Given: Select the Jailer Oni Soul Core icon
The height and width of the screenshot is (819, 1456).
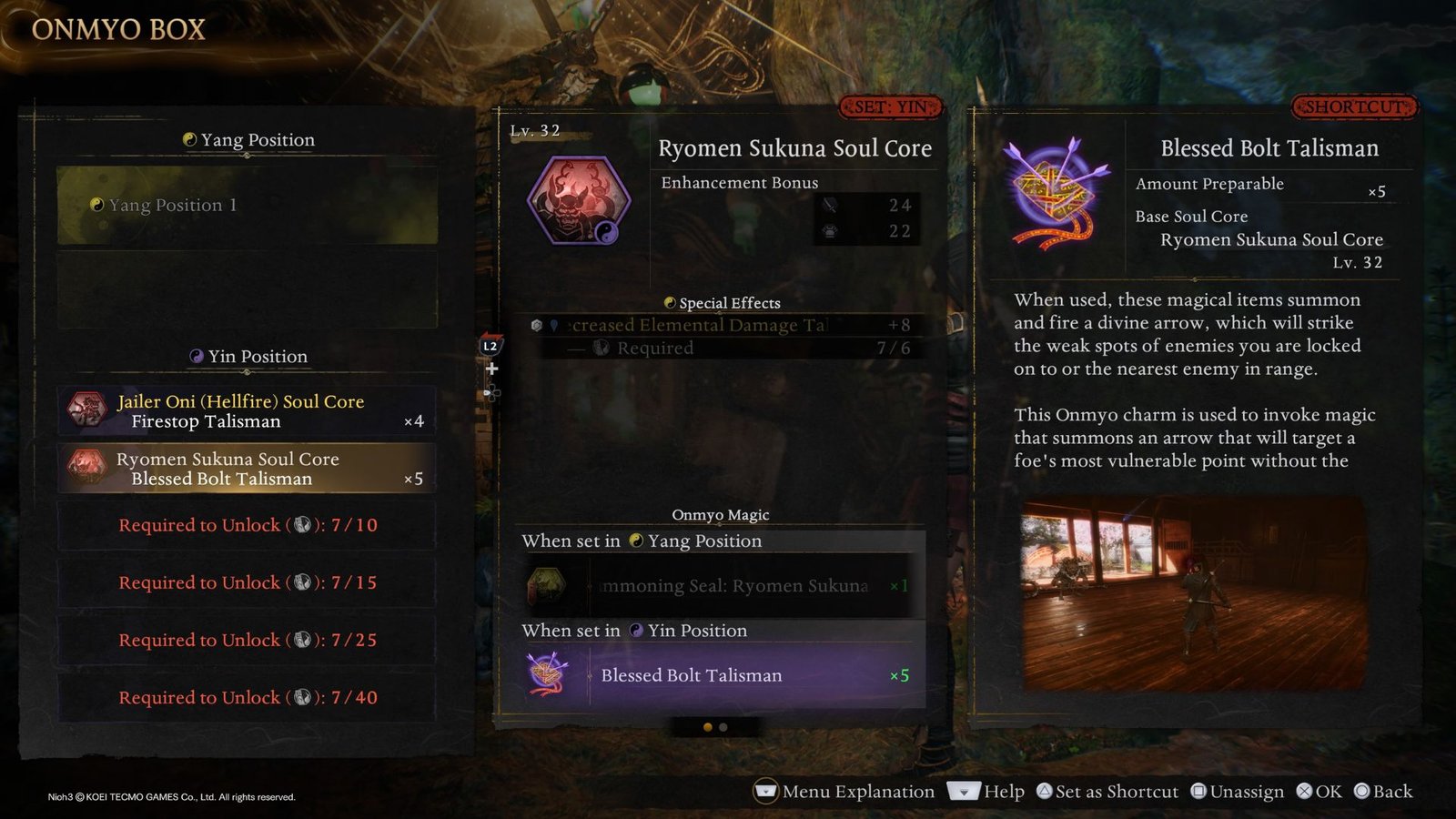Looking at the screenshot, I should click(x=86, y=410).
